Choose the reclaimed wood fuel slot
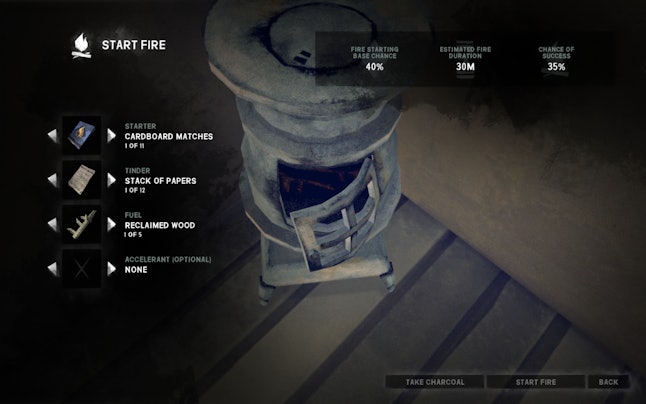This screenshot has height=404, width=646. [82, 224]
